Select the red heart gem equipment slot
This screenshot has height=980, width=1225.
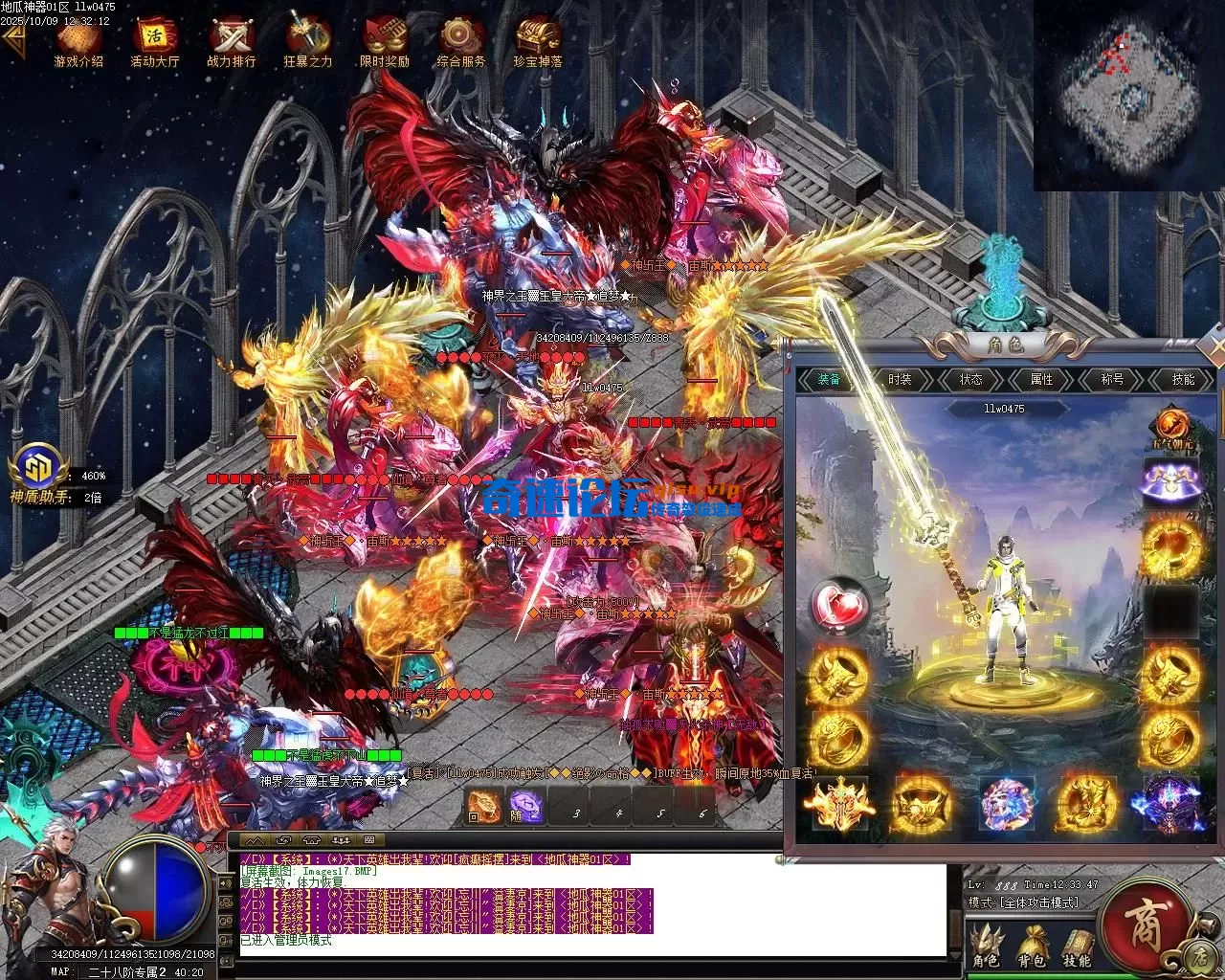tap(838, 605)
